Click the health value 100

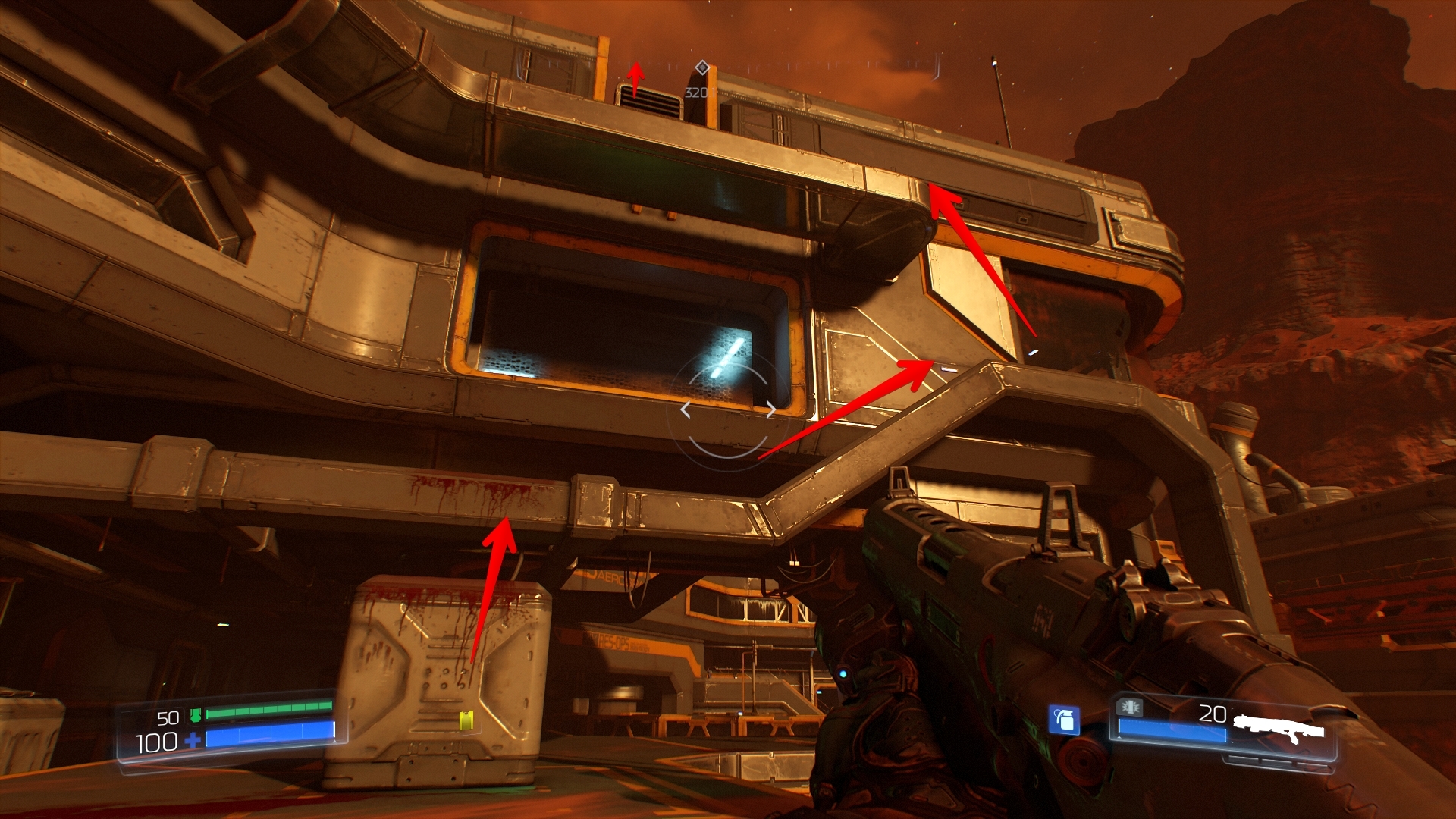tap(156, 740)
